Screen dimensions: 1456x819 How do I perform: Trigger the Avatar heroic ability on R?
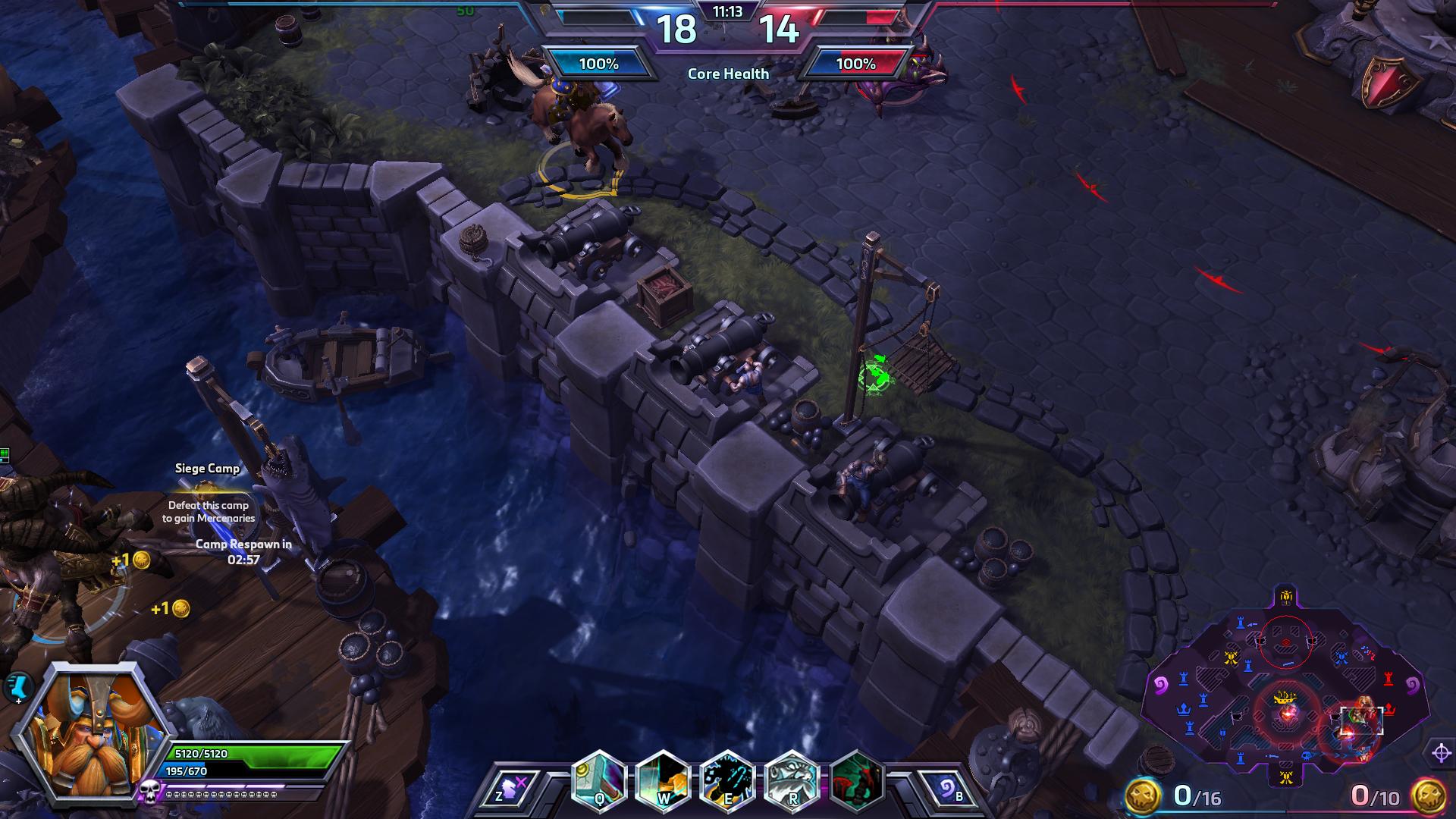click(x=792, y=781)
